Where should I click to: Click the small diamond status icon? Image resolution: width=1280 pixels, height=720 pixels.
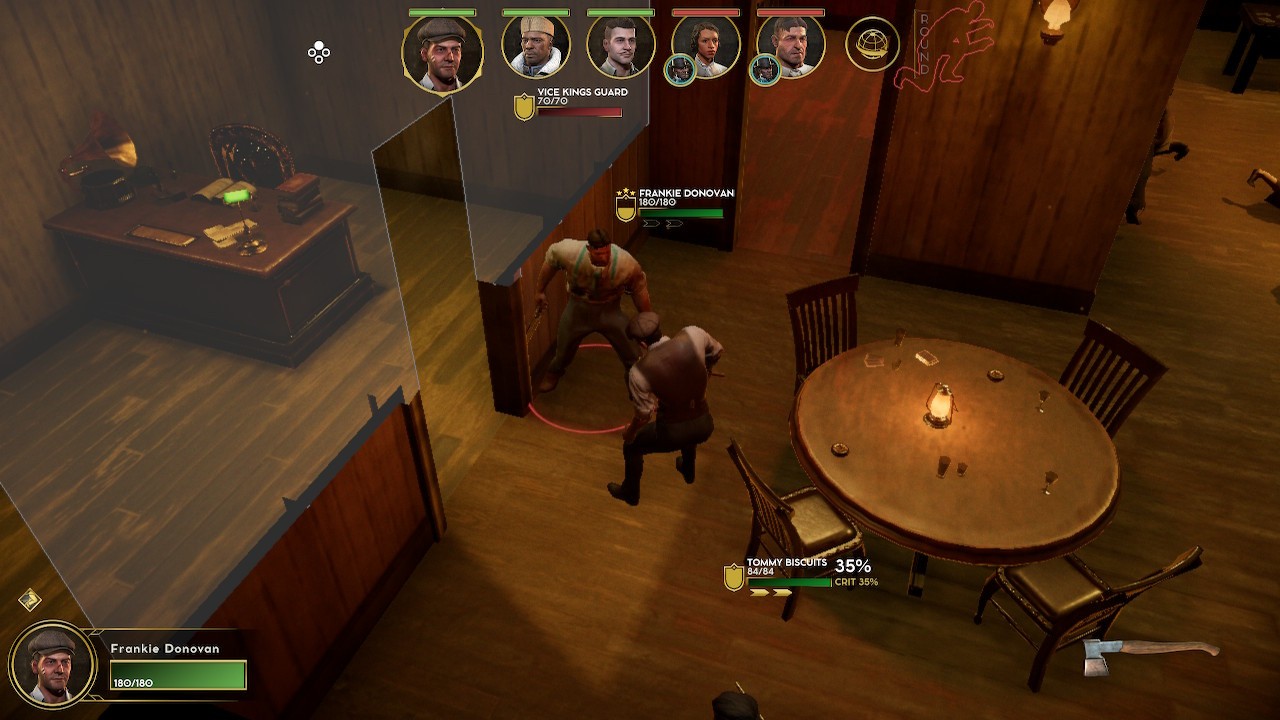point(30,599)
